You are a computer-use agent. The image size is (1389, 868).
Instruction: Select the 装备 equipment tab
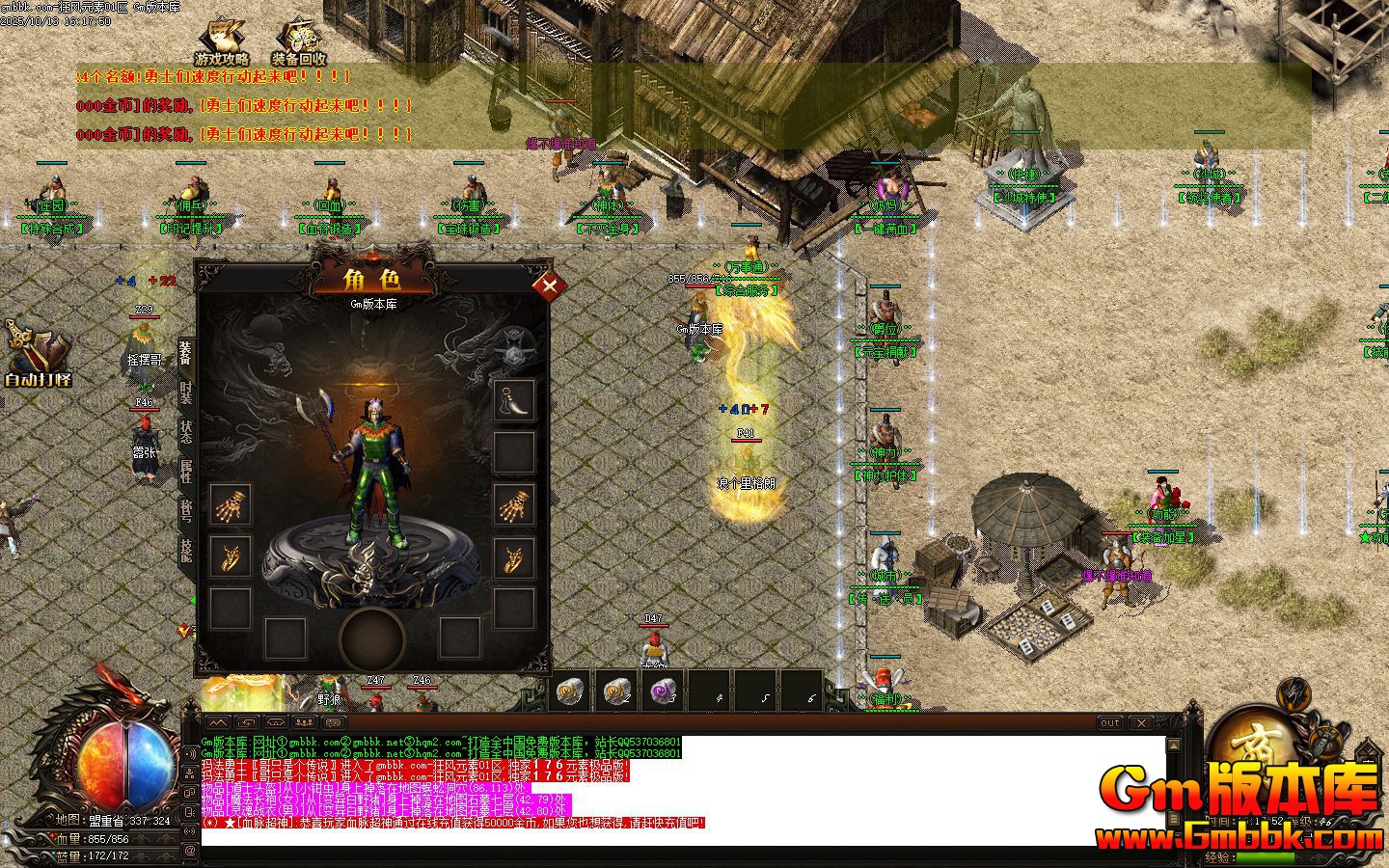186,353
